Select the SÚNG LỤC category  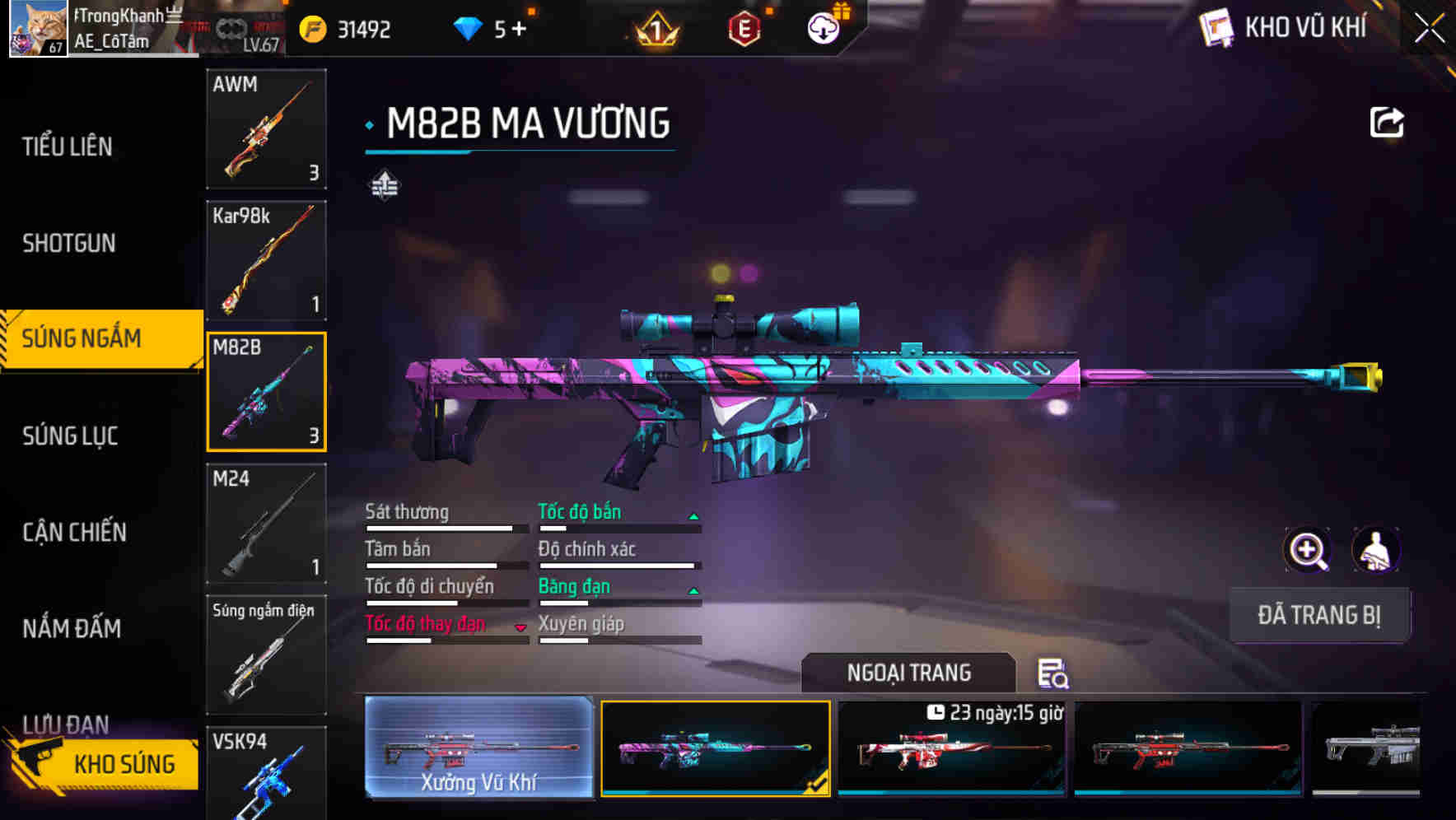[x=70, y=436]
